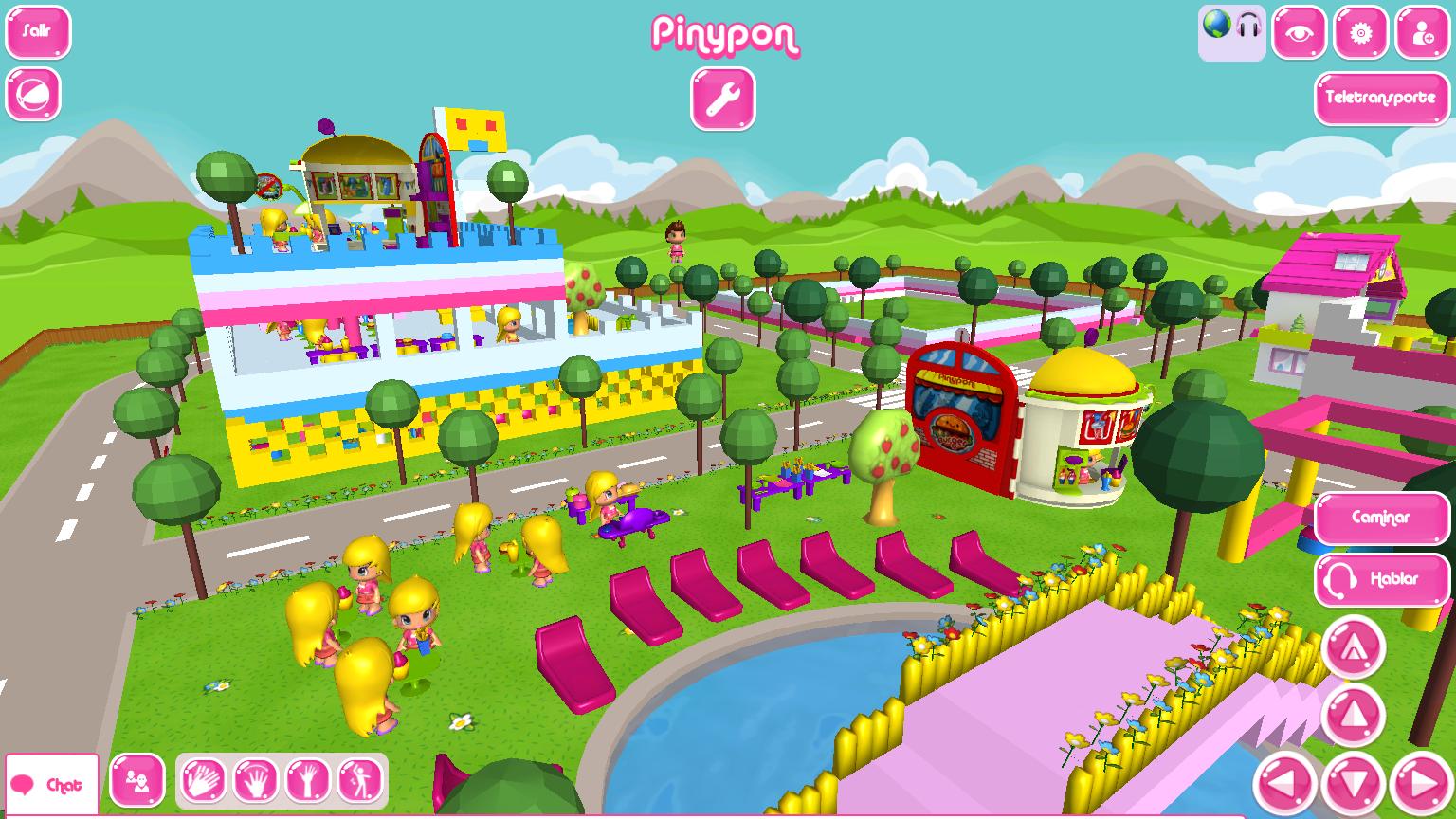Select the Caminar walk mode
The height and width of the screenshot is (819, 1456).
point(1380,518)
